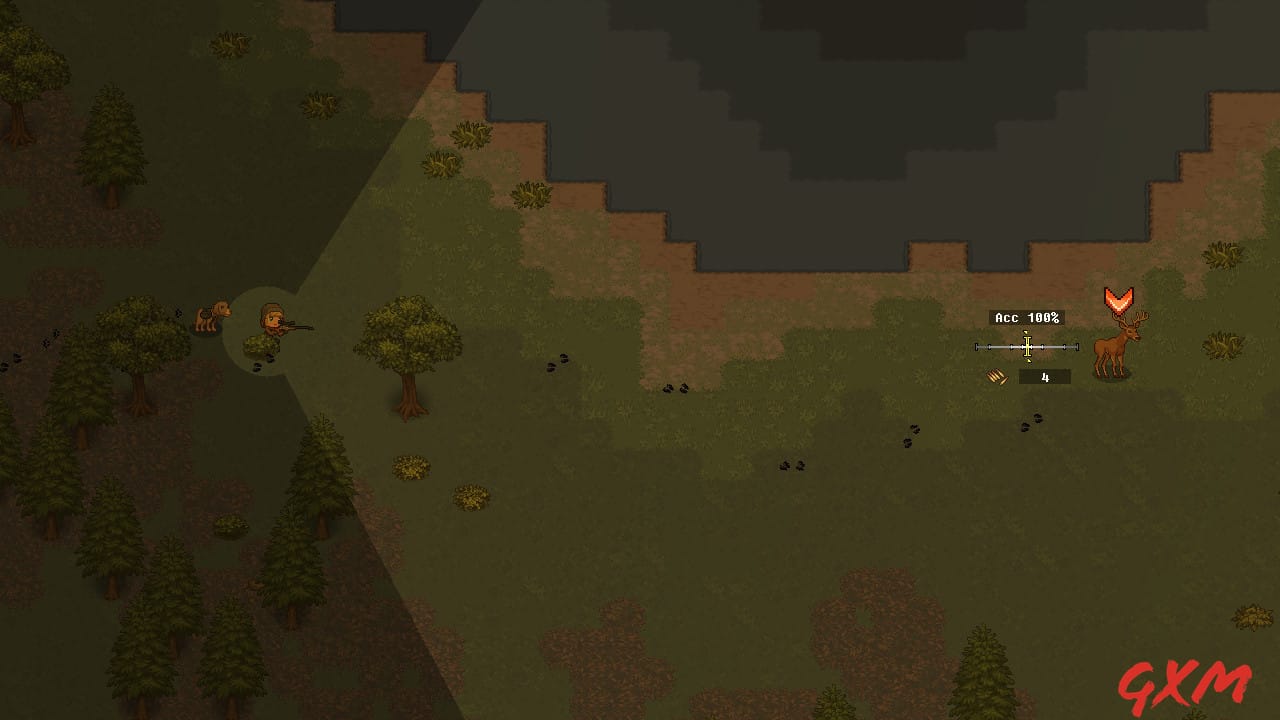This screenshot has width=1280, height=720.
Task: Click the hunter aiming his rifle
Action: tap(272, 324)
